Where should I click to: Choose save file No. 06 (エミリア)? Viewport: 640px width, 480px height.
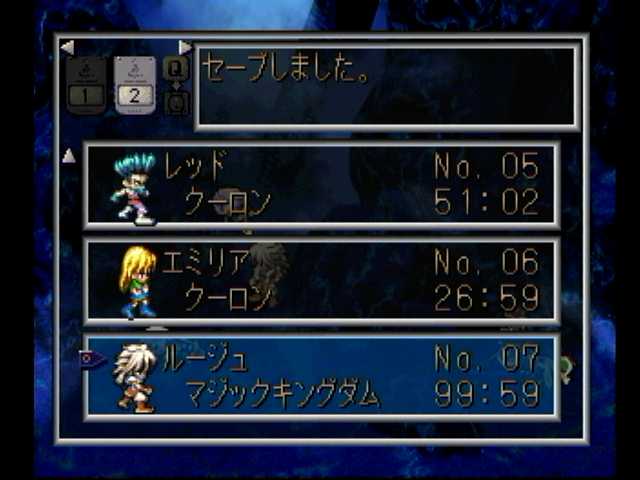tap(321, 281)
